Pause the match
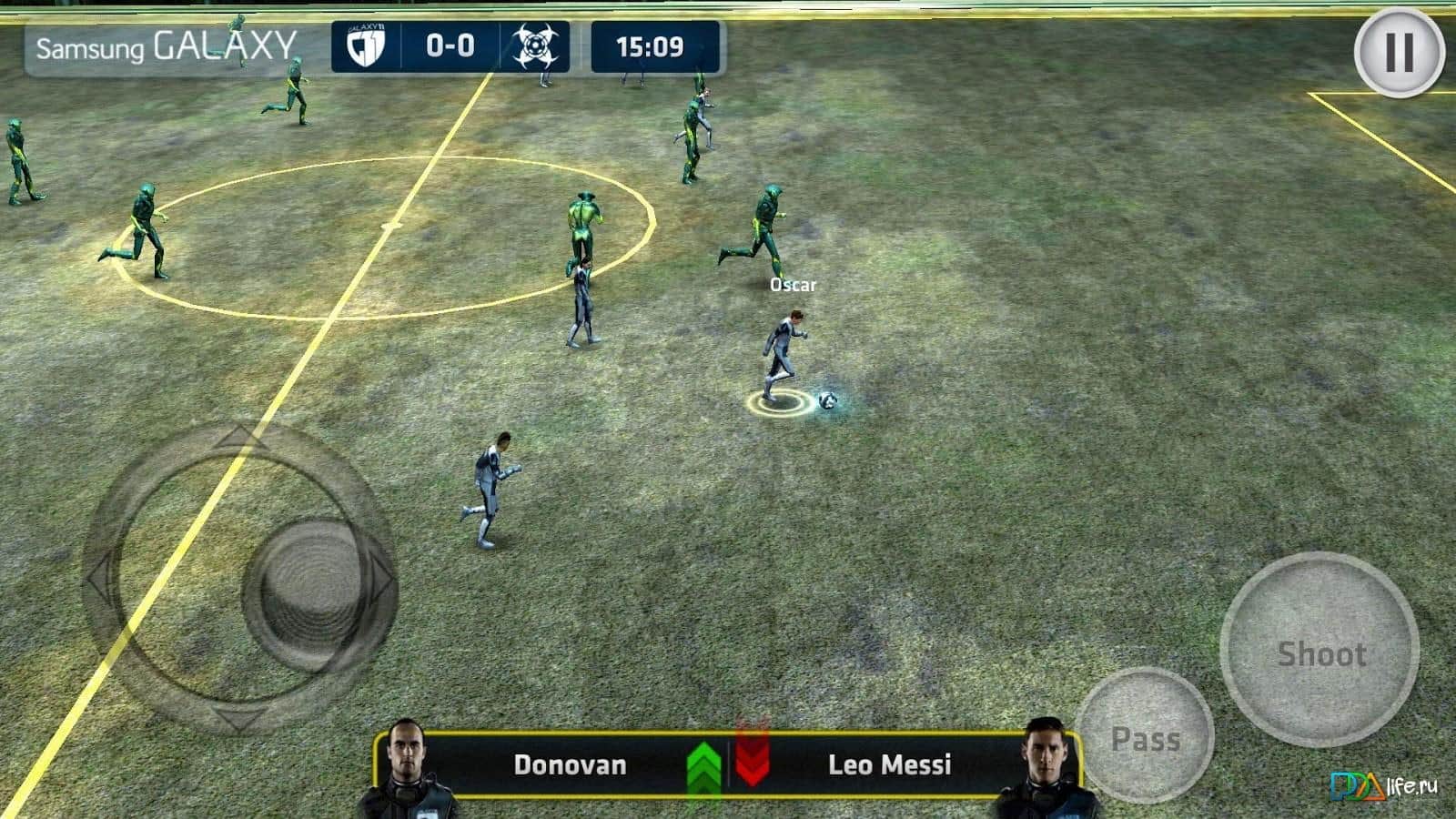Image resolution: width=1456 pixels, height=819 pixels. pyautogui.click(x=1399, y=53)
